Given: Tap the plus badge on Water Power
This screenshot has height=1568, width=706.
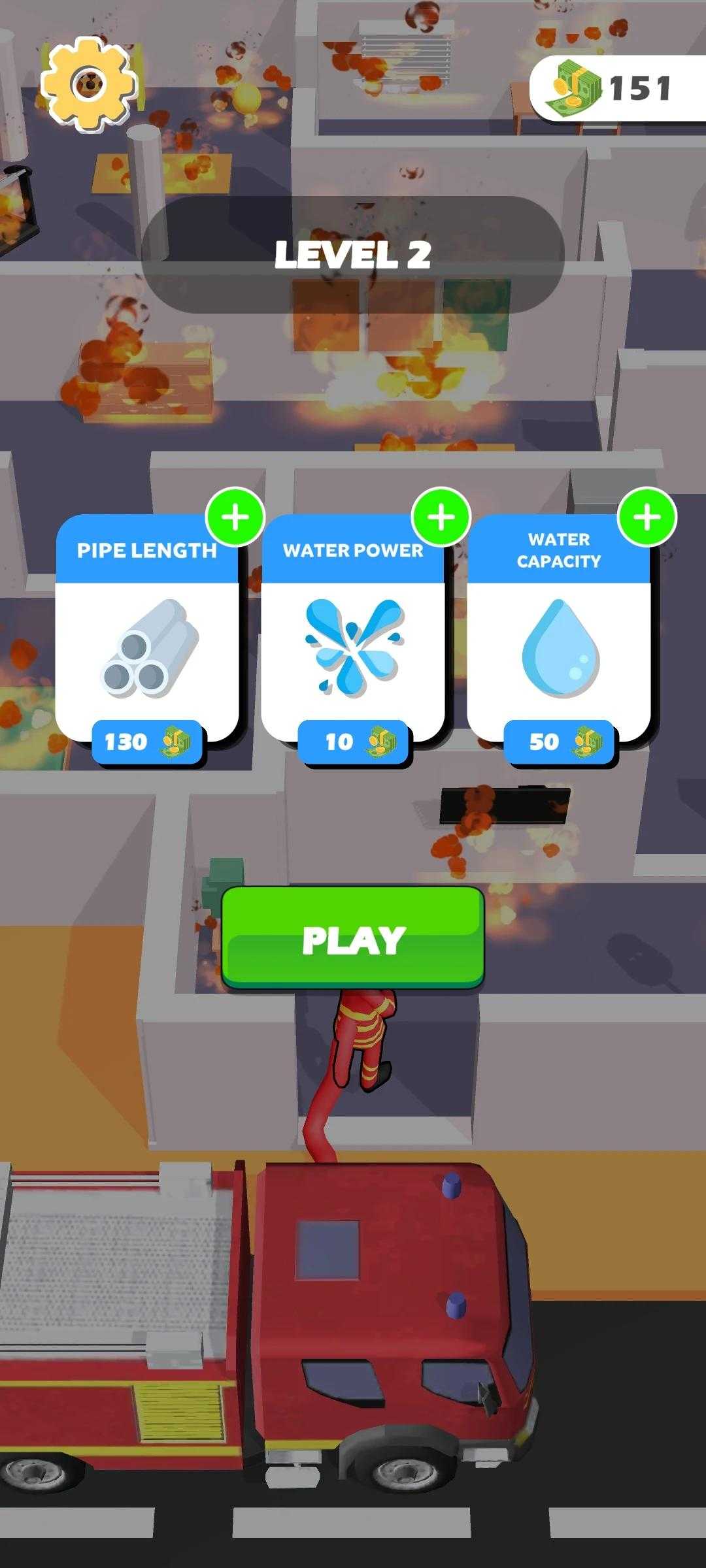Looking at the screenshot, I should coord(441,517).
